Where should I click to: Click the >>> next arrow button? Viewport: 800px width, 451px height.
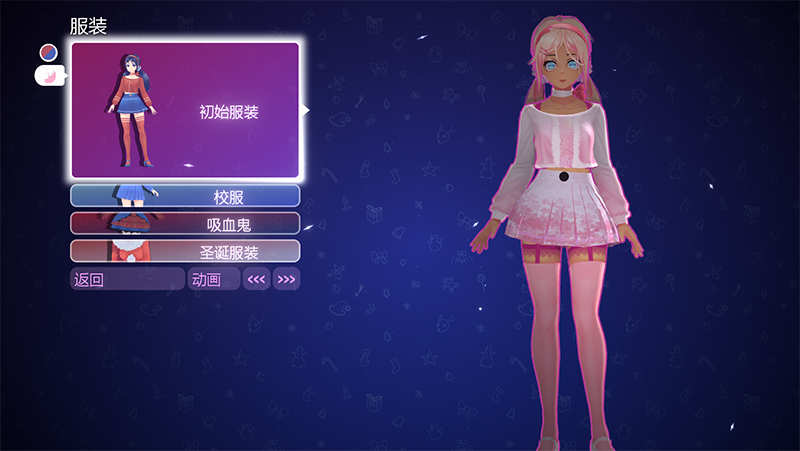coord(286,279)
